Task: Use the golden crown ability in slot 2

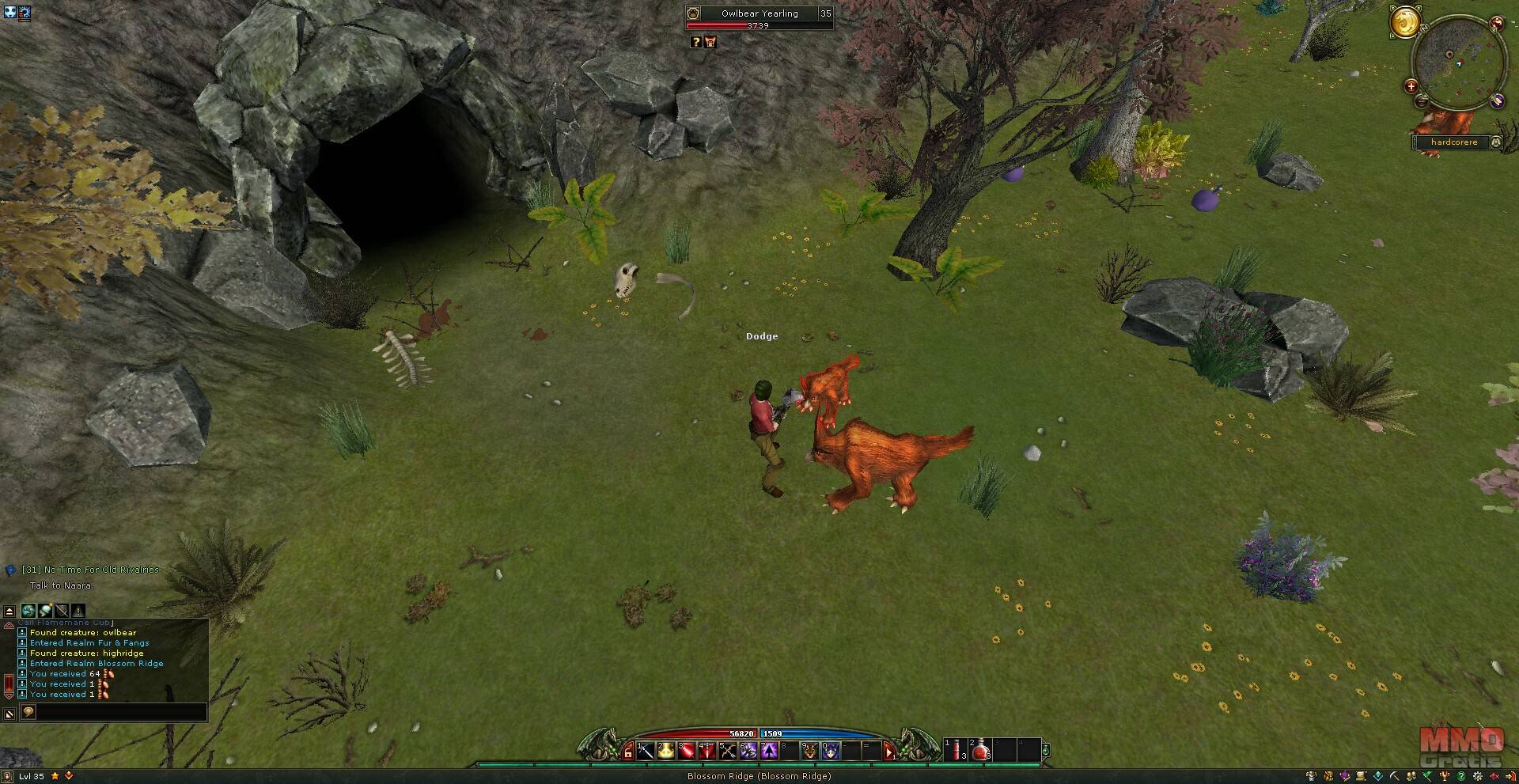Action: coord(666,751)
